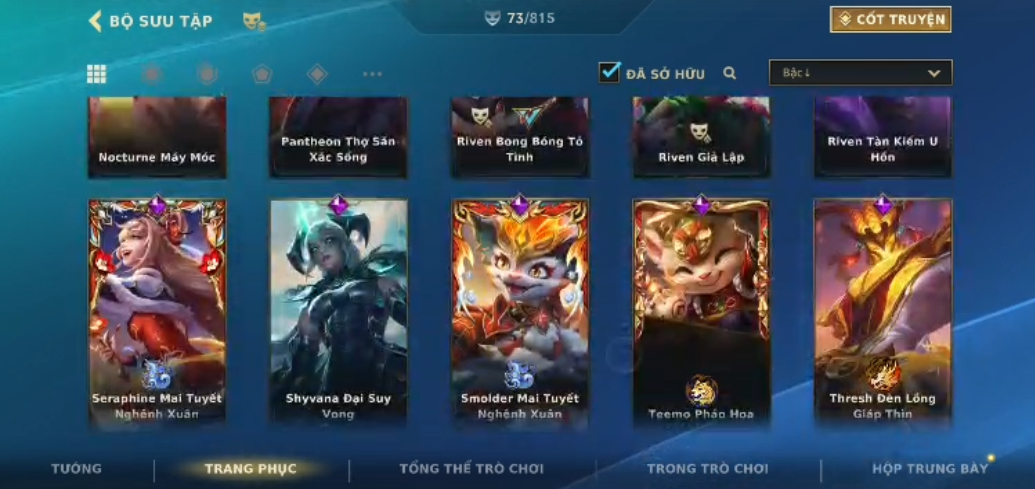Open the Cốt Truyện button

coord(890,19)
